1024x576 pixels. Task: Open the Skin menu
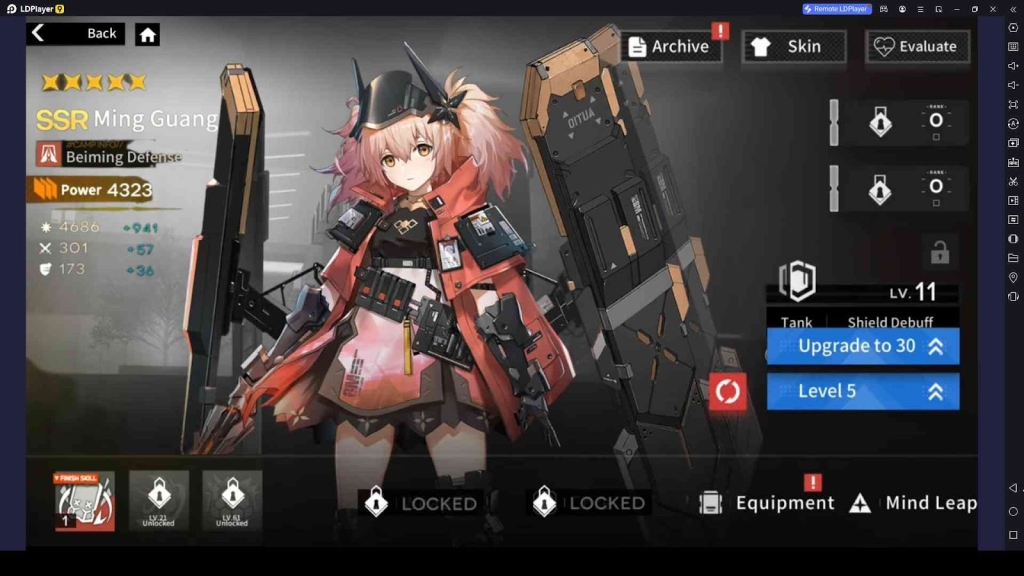click(x=794, y=46)
